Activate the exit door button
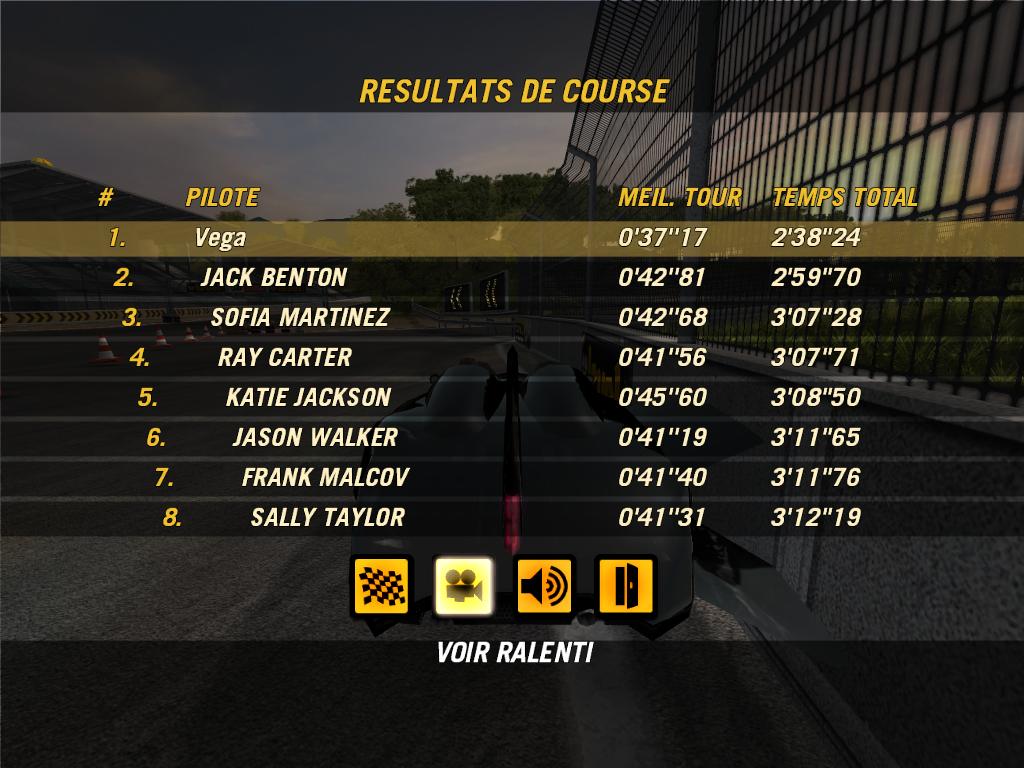 (x=625, y=586)
